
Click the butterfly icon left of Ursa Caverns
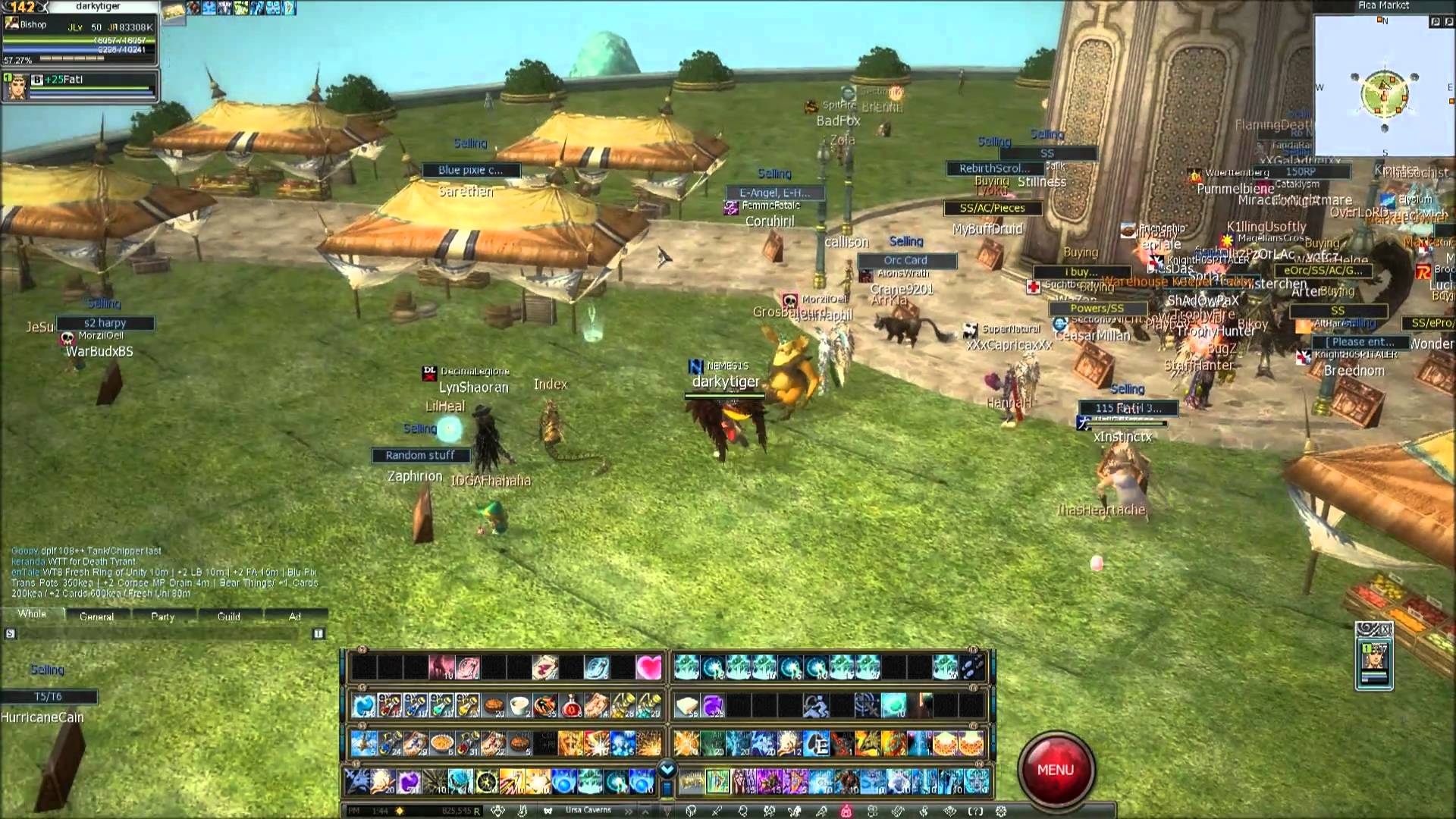click(548, 810)
